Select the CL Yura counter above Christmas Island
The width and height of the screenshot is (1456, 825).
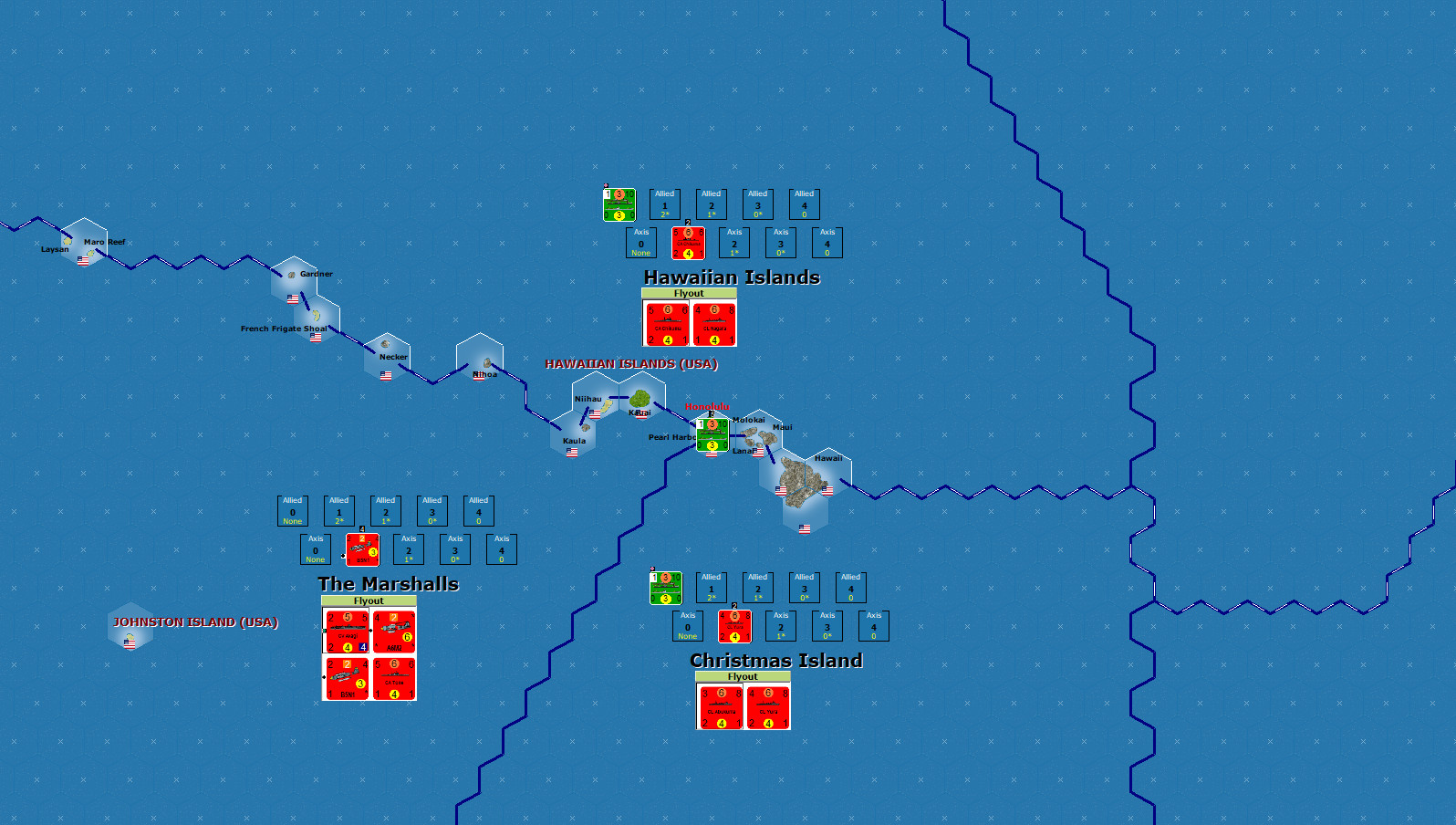[x=767, y=707]
